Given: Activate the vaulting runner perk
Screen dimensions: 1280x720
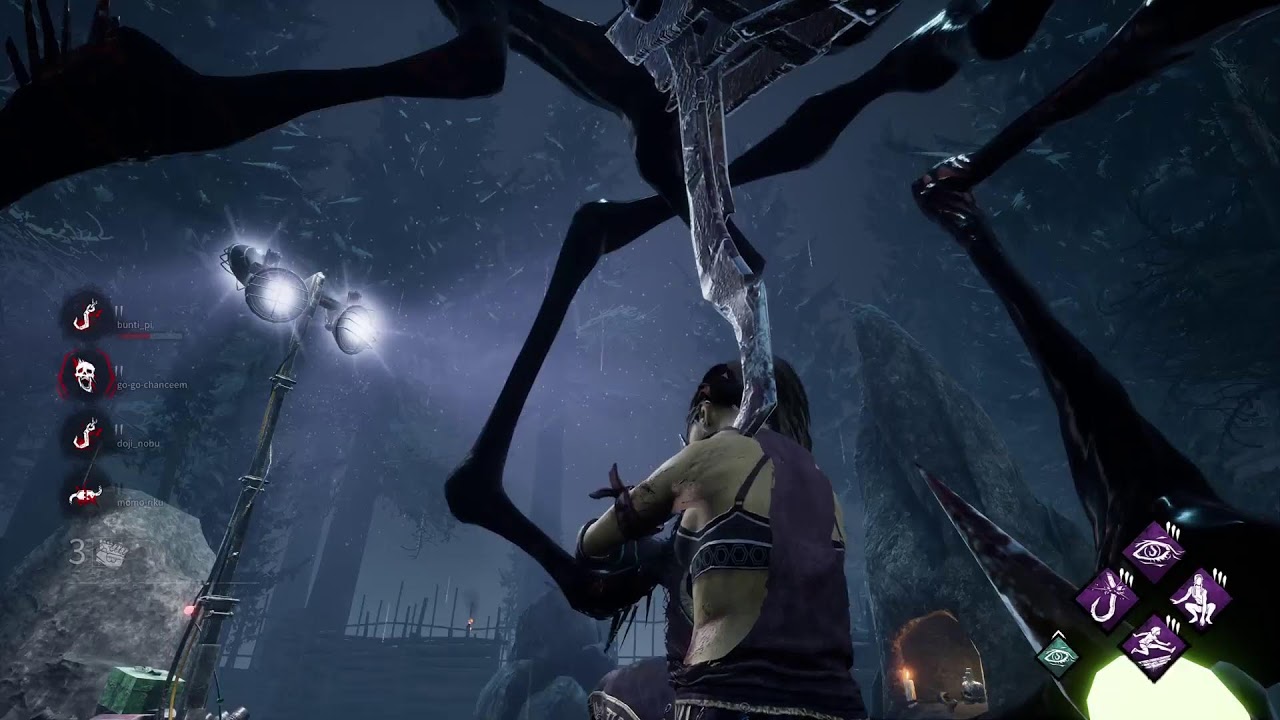Looking at the screenshot, I should (x=1154, y=645).
